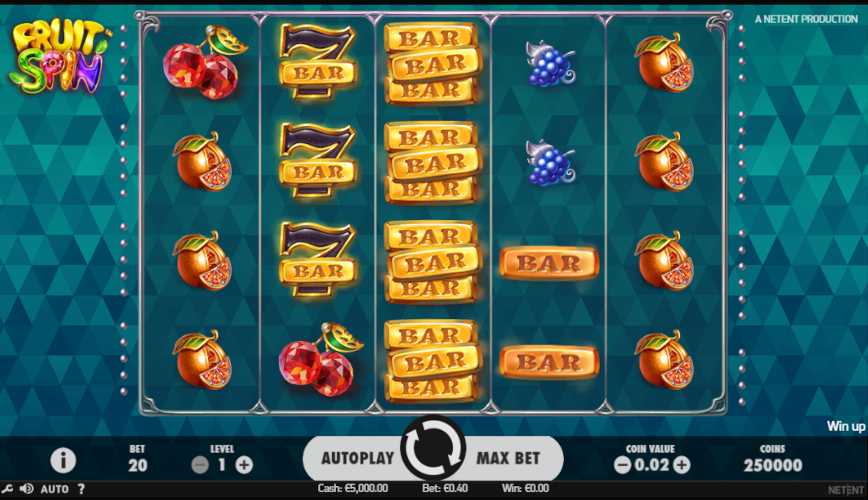The image size is (868, 500).
Task: Place the Max Bet
Action: tap(507, 458)
